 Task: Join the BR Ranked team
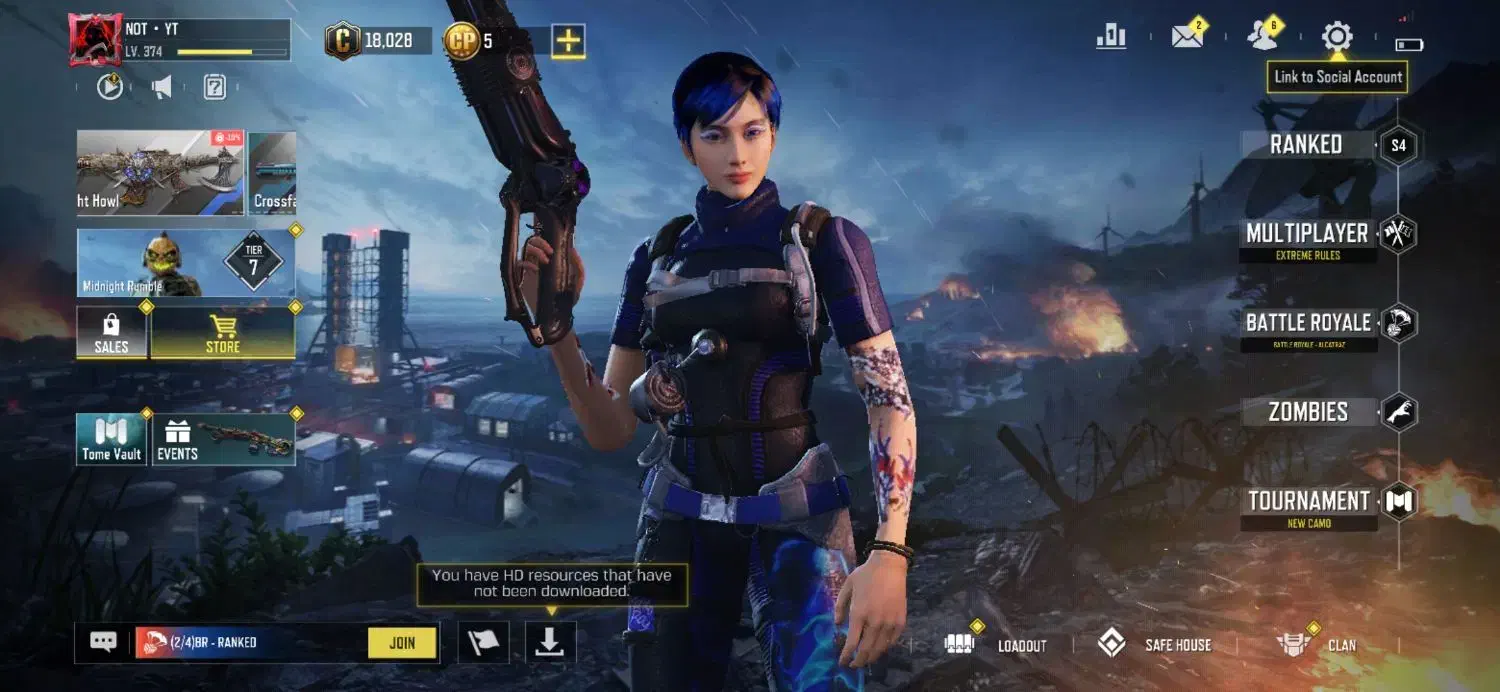402,643
